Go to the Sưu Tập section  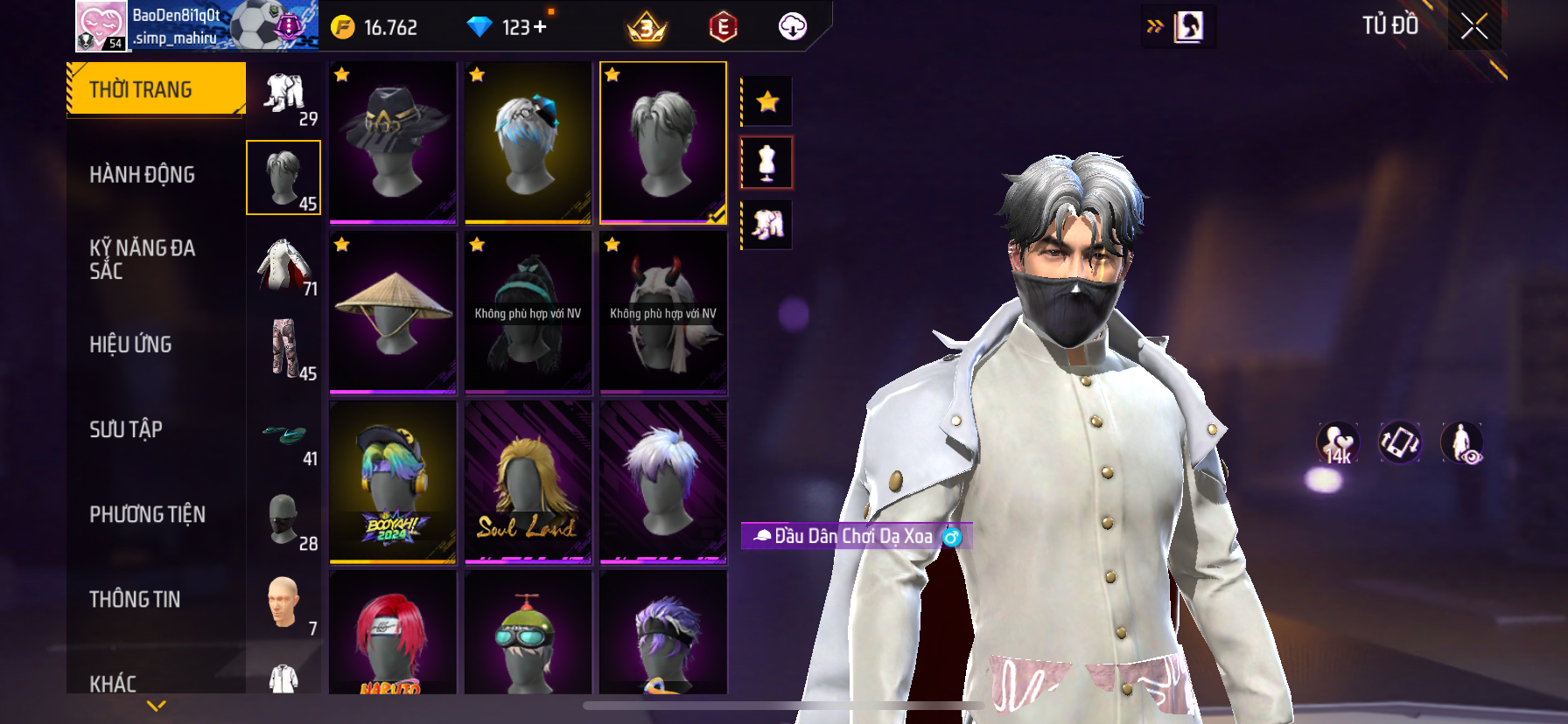point(126,428)
